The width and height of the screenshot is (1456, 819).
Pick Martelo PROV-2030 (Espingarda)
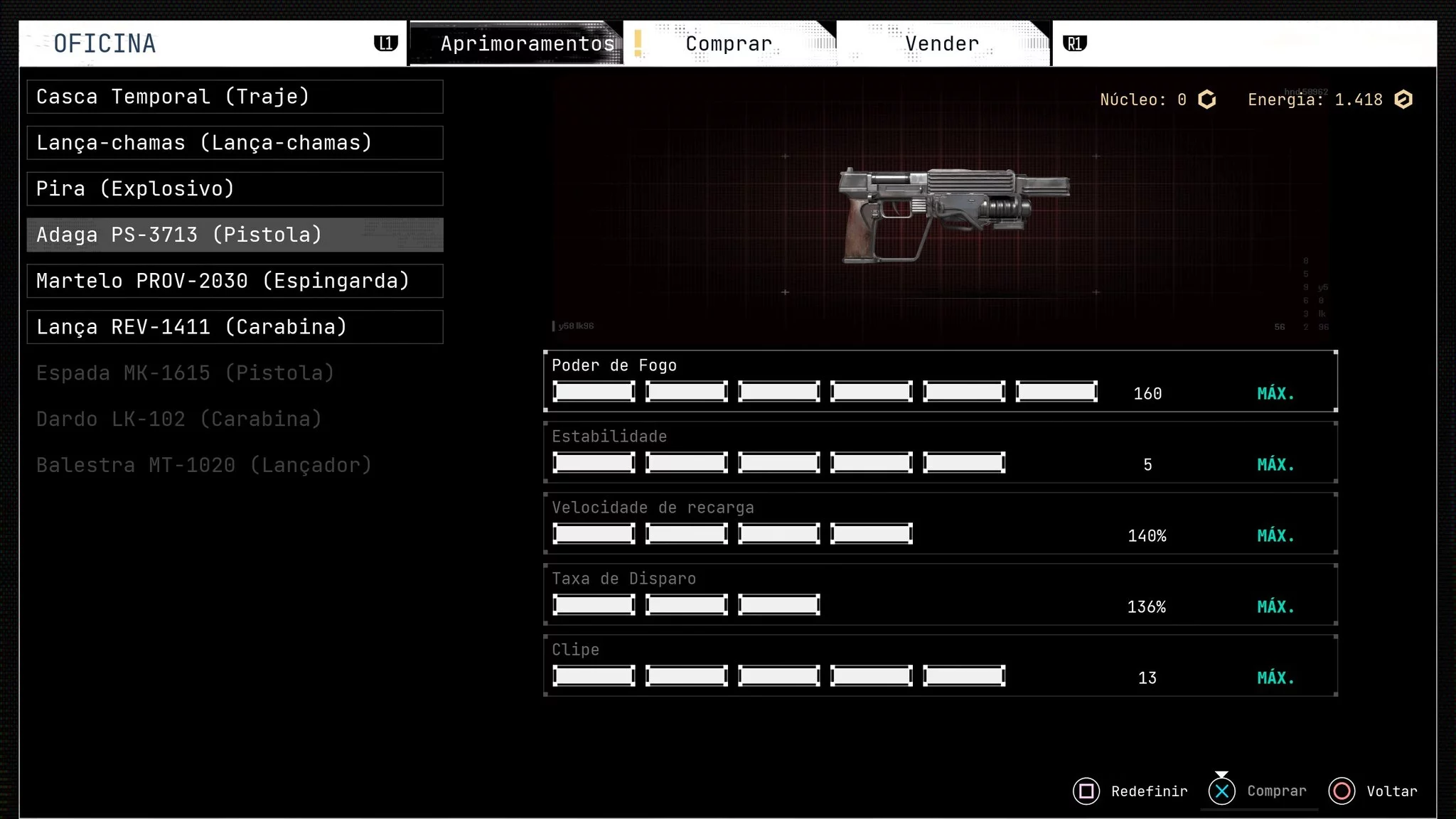(235, 282)
